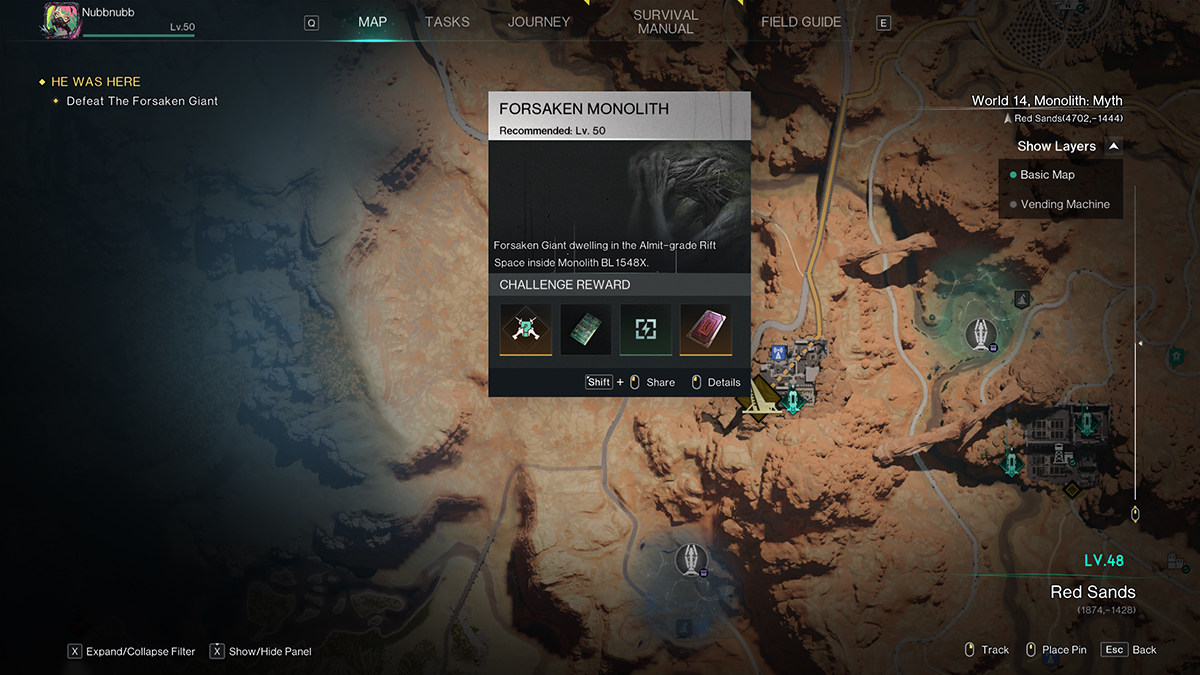Viewport: 1200px width, 675px height.
Task: Select the Map tab
Action: pos(372,22)
